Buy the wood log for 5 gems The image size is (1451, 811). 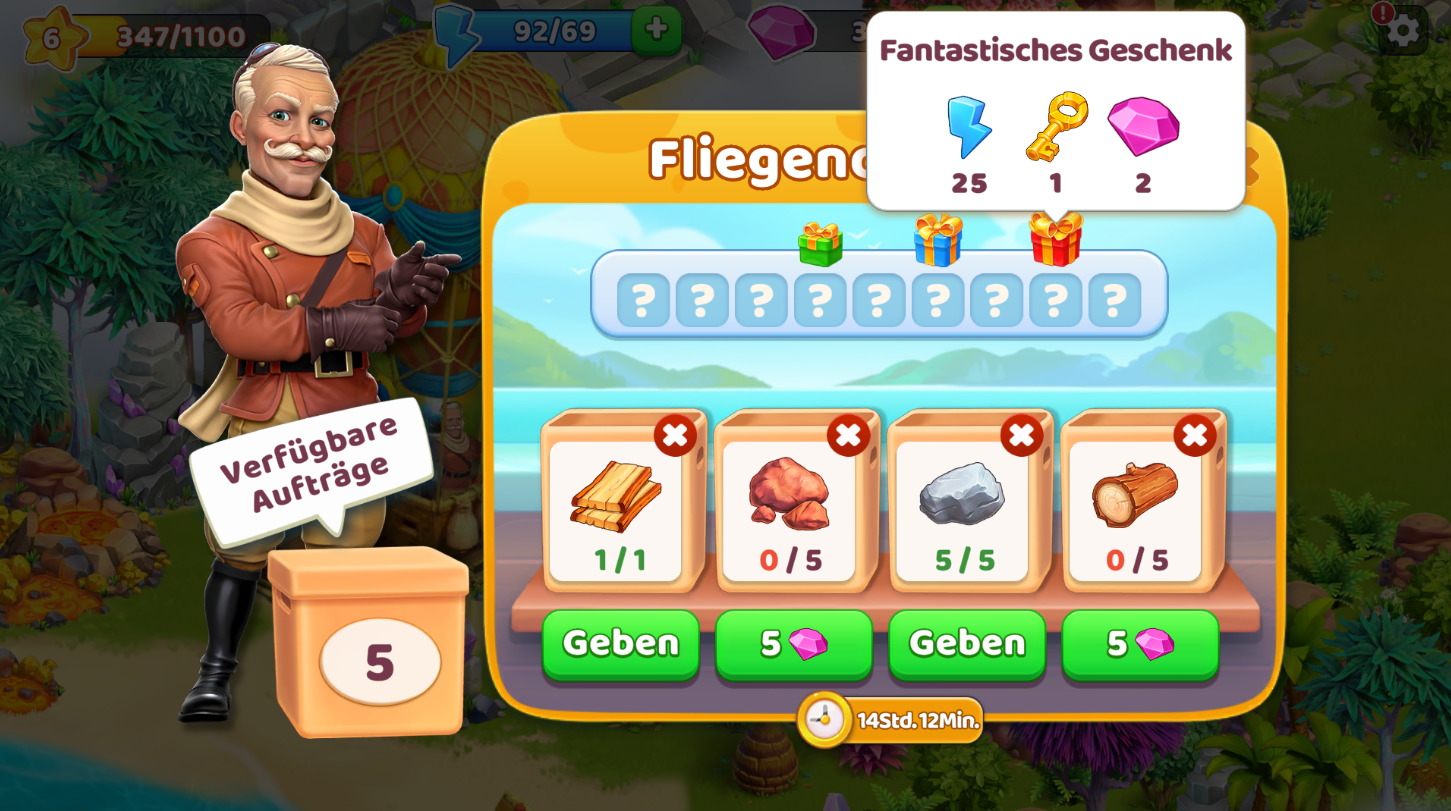[x=1139, y=643]
